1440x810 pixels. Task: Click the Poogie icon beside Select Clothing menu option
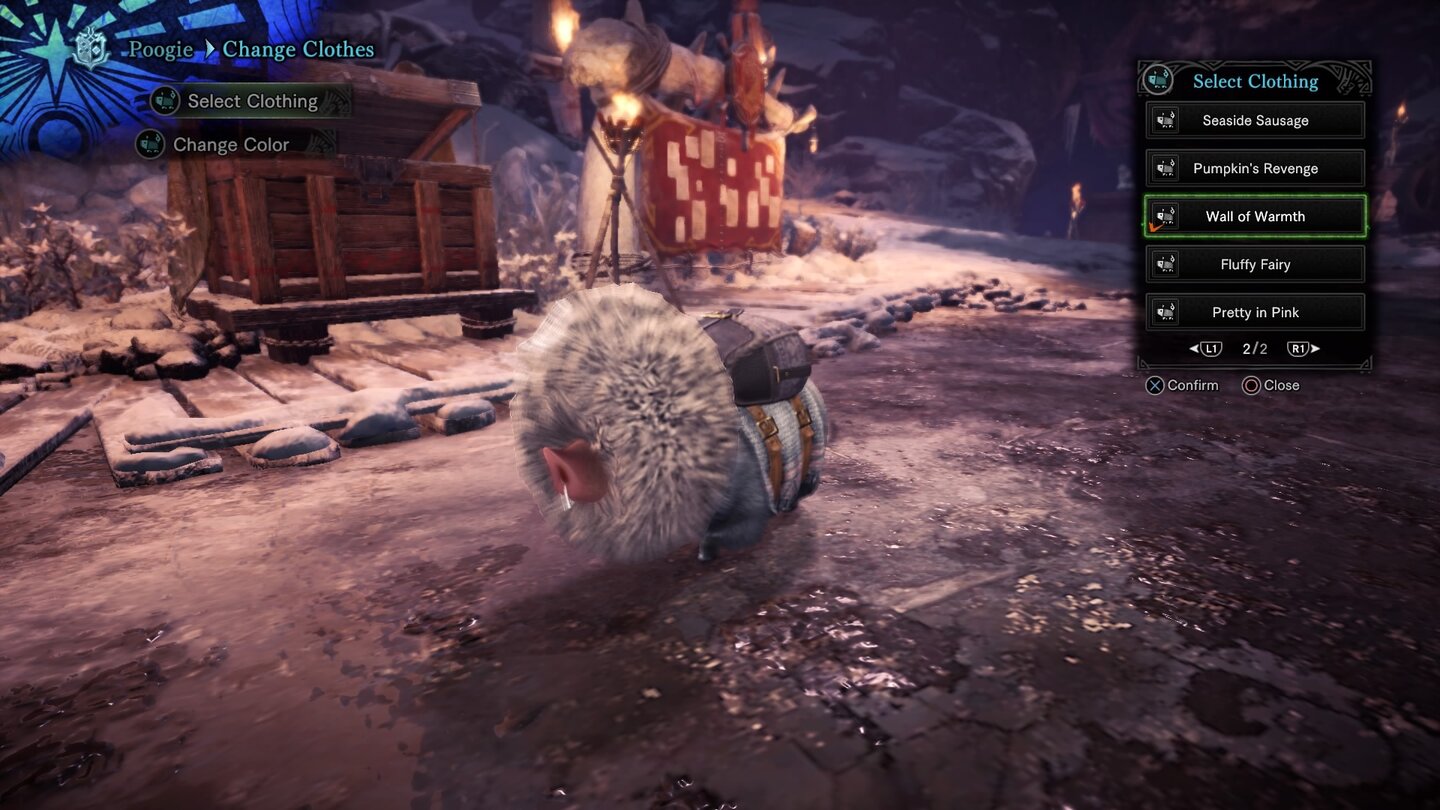tap(163, 101)
